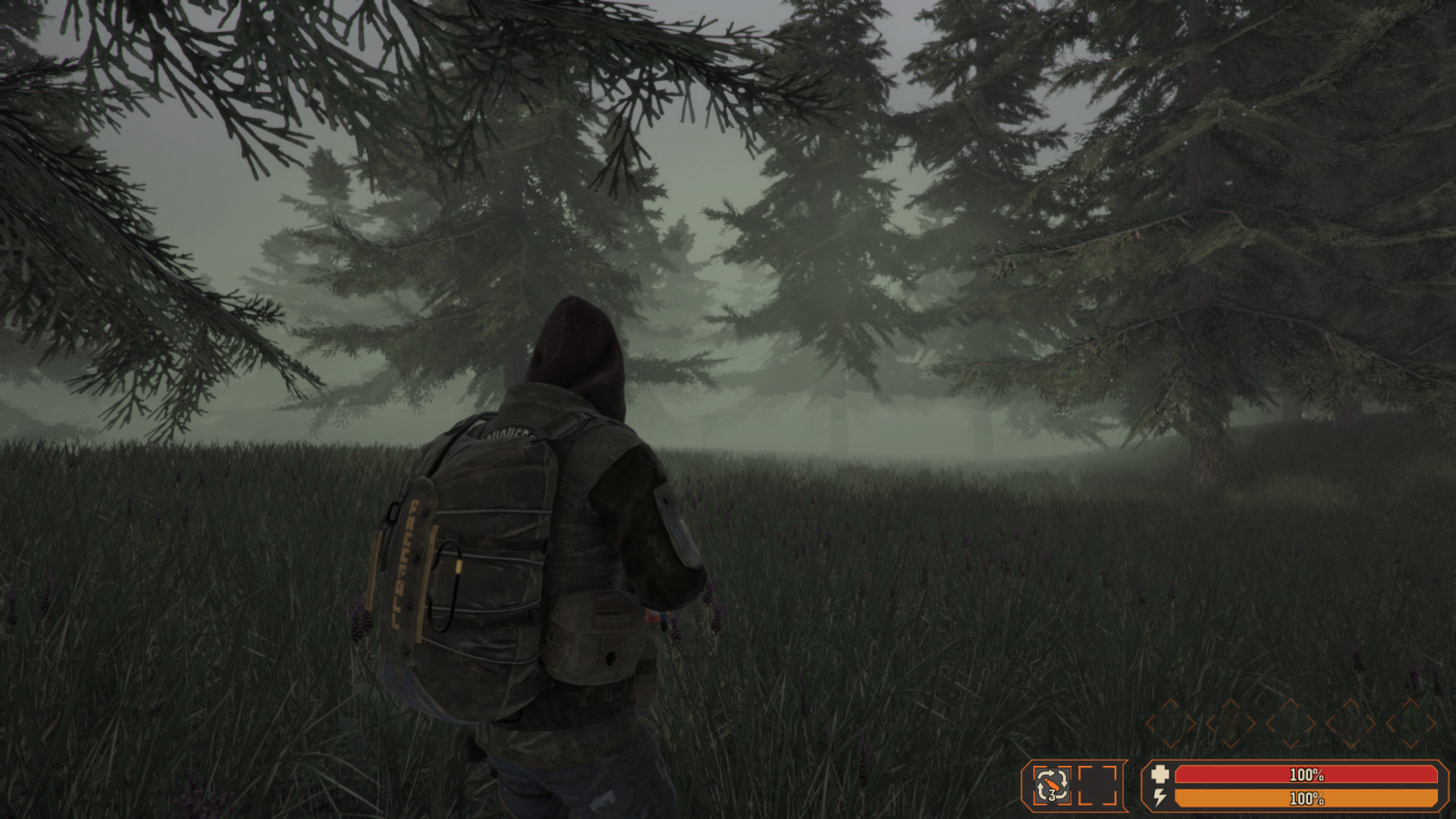This screenshot has height=819, width=1456.
Task: Click the lightning bolt stamina icon
Action: pyautogui.click(x=1160, y=799)
